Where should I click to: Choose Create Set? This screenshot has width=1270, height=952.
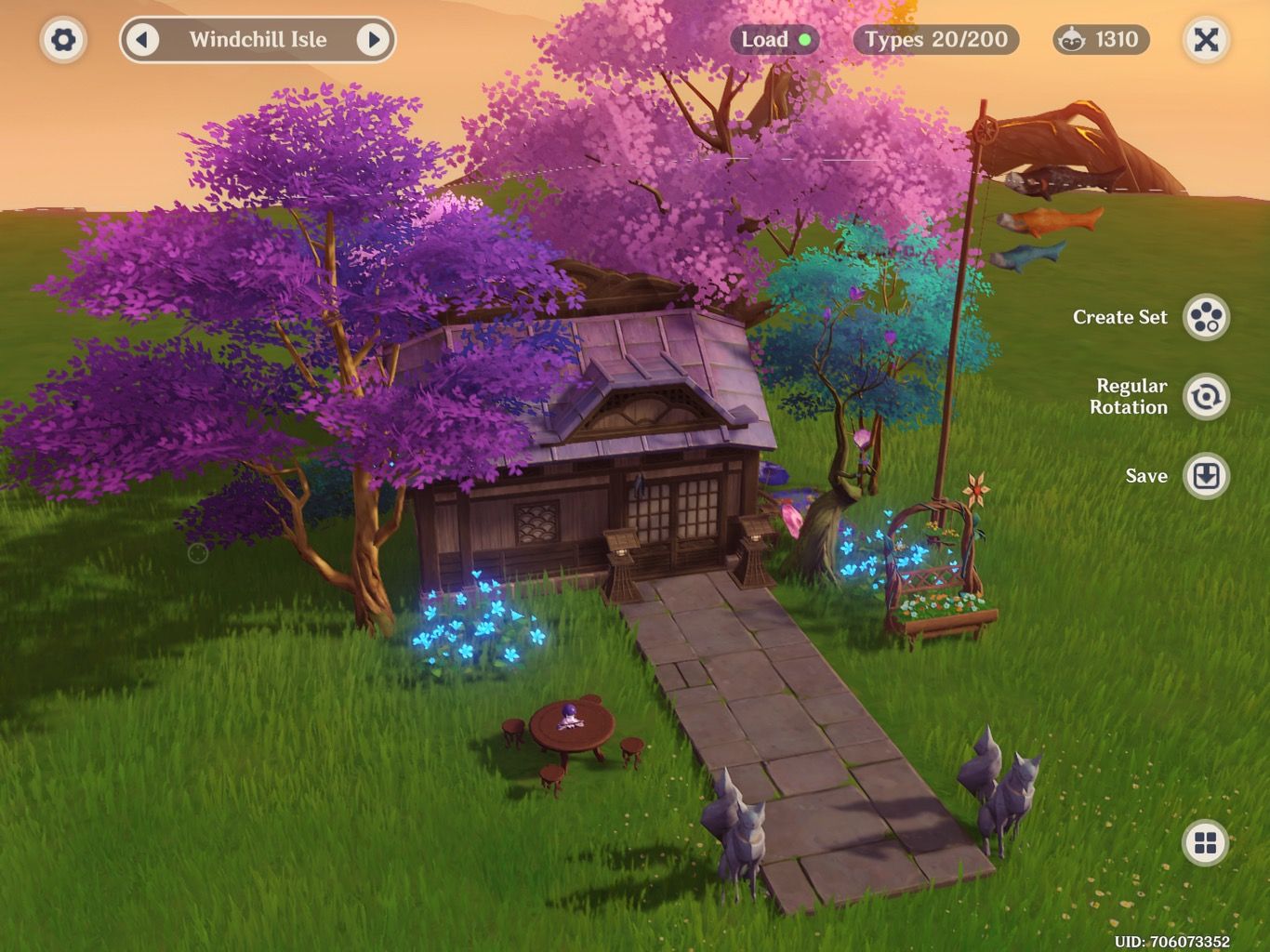1206,317
